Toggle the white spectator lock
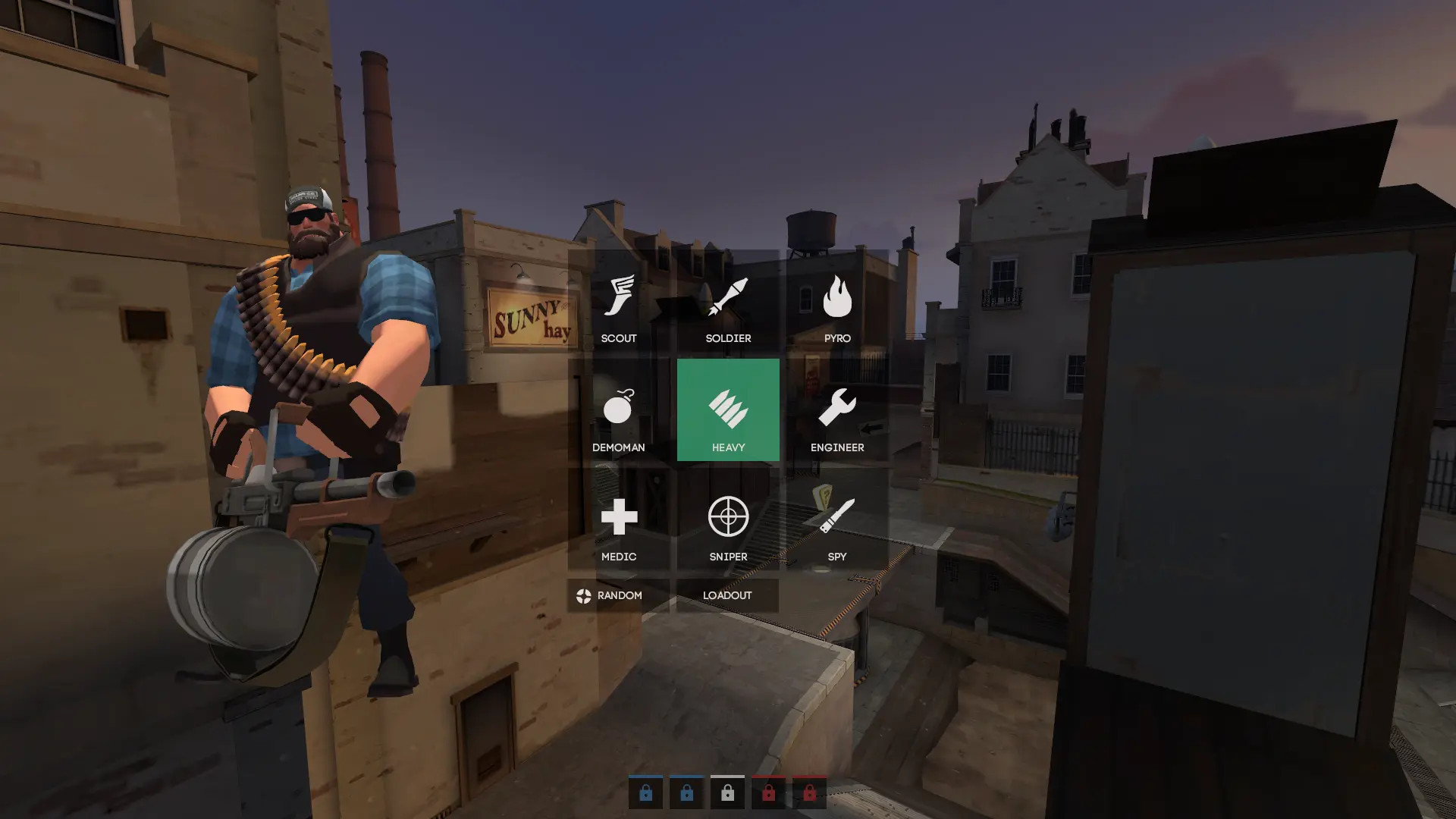The height and width of the screenshot is (819, 1456). 727,792
